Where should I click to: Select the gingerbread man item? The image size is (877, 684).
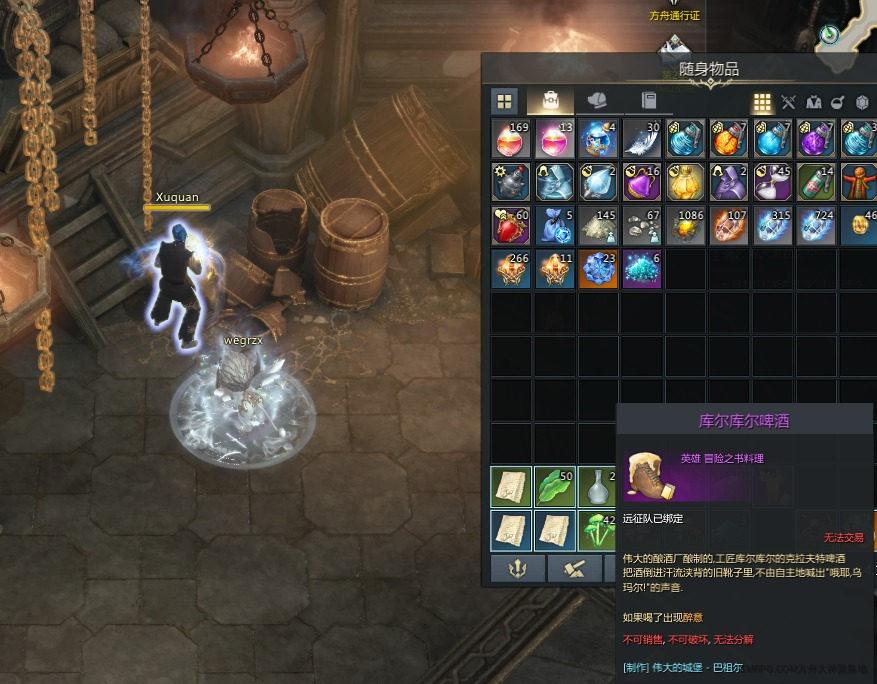(859, 182)
